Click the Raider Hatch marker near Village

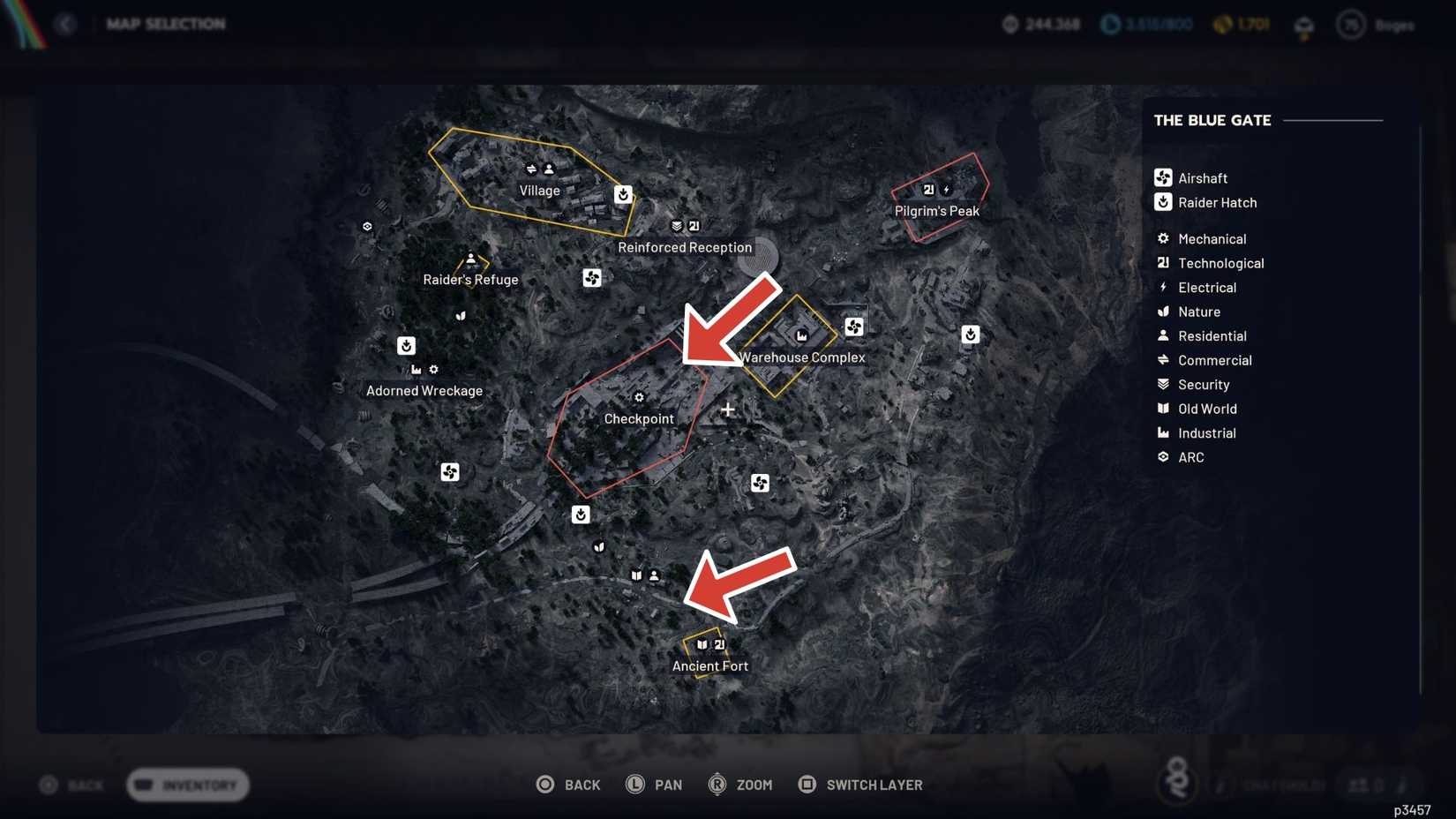click(624, 194)
